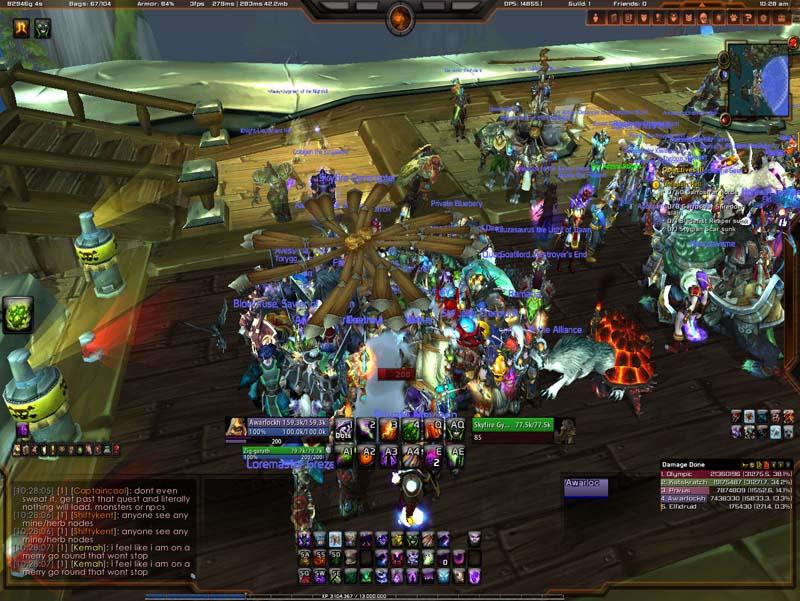Open the chat window message area
This screenshot has height=601, width=800.
[100, 530]
